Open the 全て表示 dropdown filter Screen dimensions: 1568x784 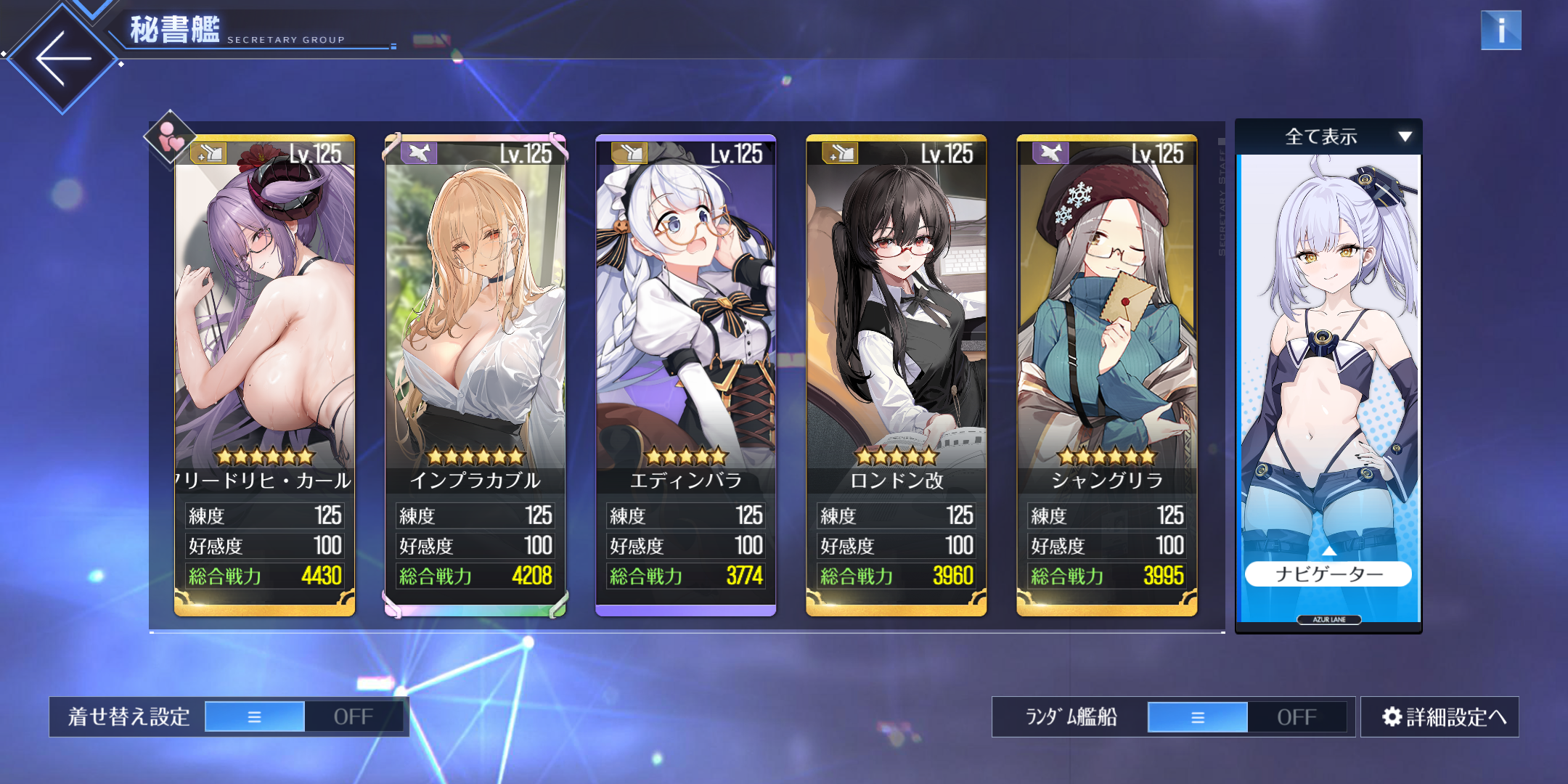tap(1328, 136)
